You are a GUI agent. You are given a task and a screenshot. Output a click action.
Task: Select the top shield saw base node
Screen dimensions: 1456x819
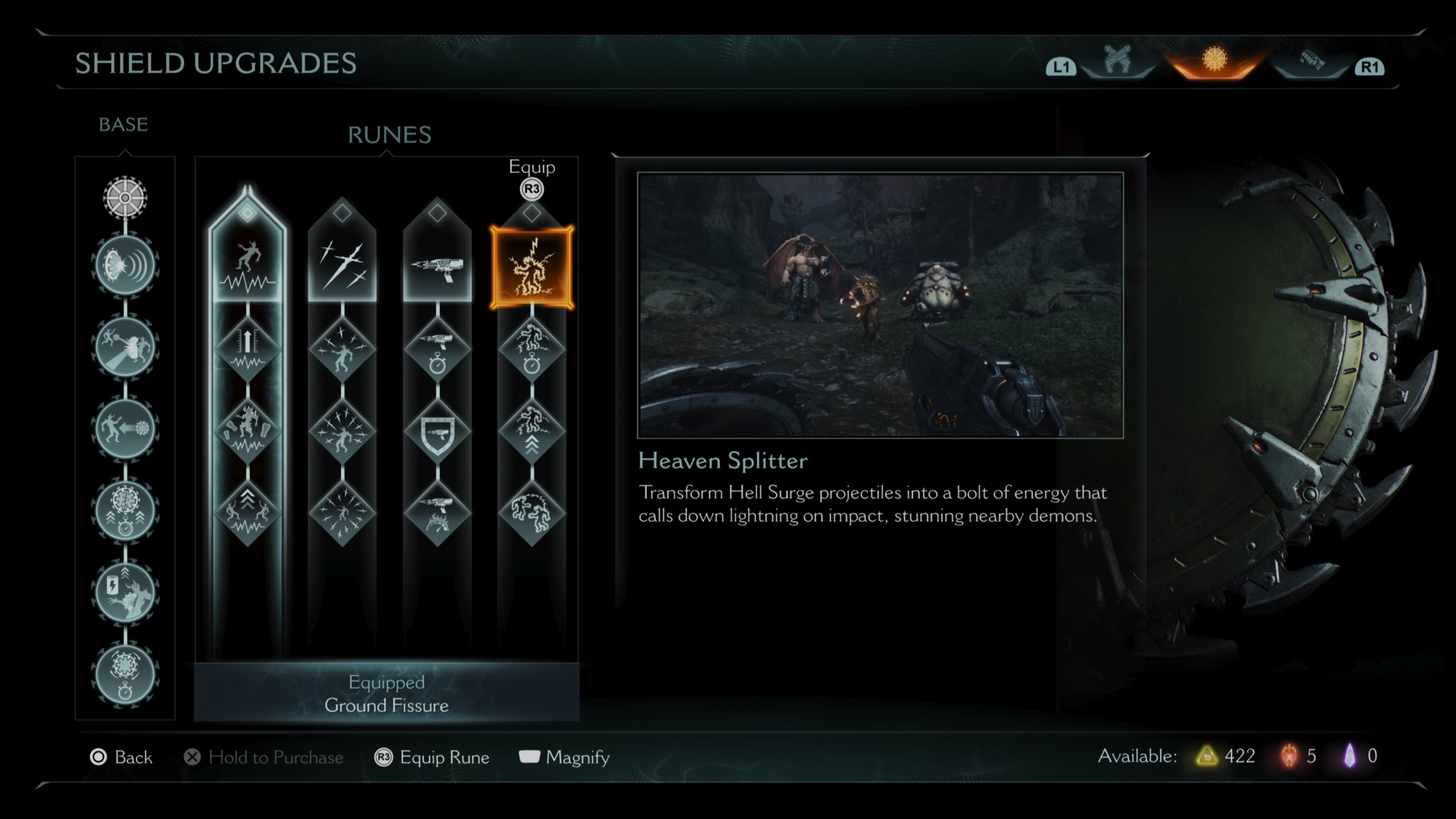(x=125, y=198)
